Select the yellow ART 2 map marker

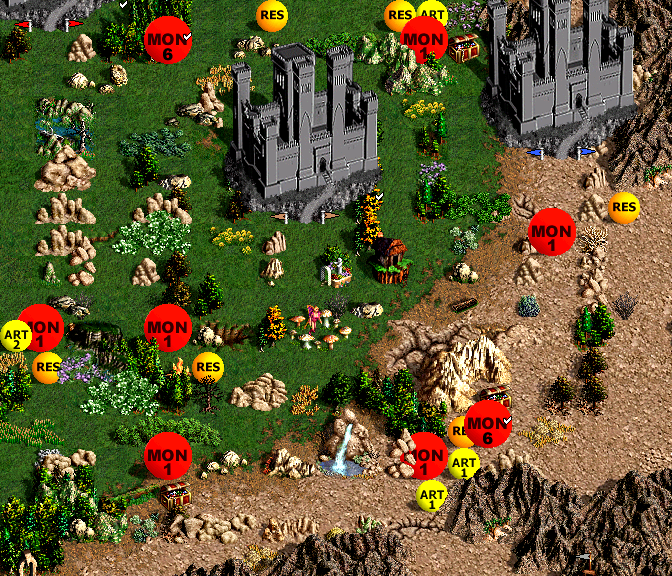click(x=14, y=337)
